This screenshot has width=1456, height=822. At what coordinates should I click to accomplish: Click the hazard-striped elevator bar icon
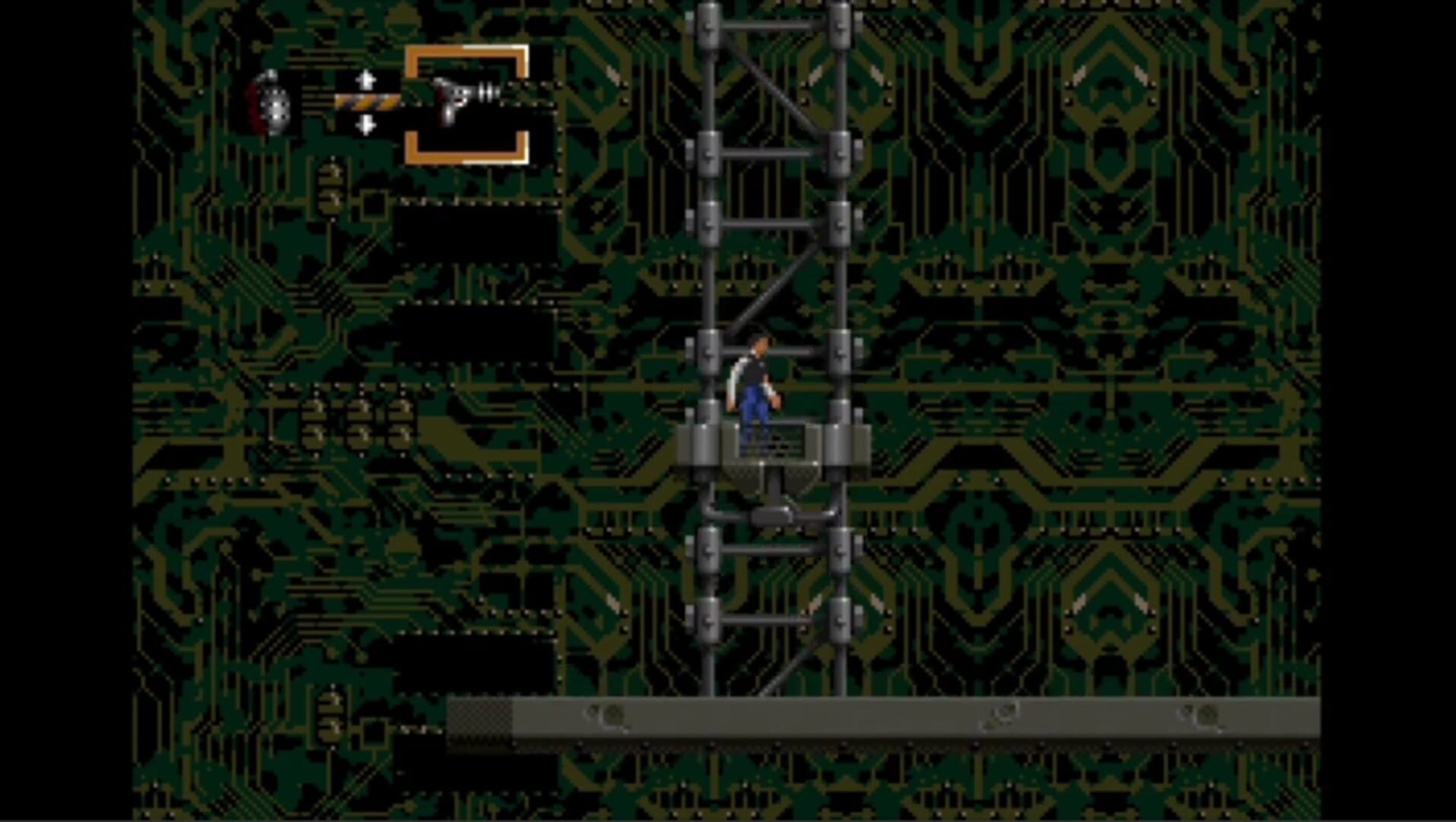pos(367,100)
